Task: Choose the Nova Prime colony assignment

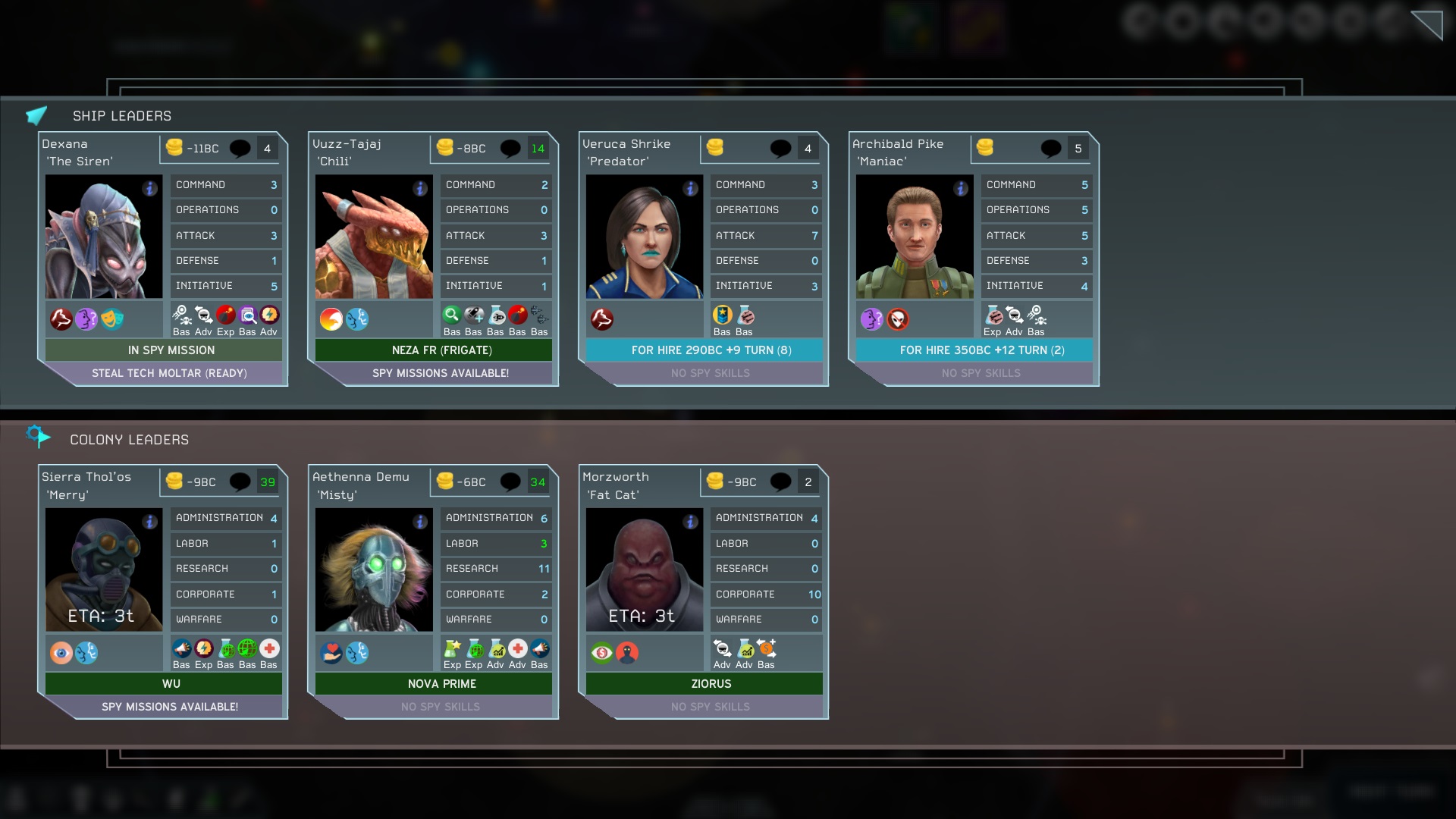Action: [x=441, y=684]
